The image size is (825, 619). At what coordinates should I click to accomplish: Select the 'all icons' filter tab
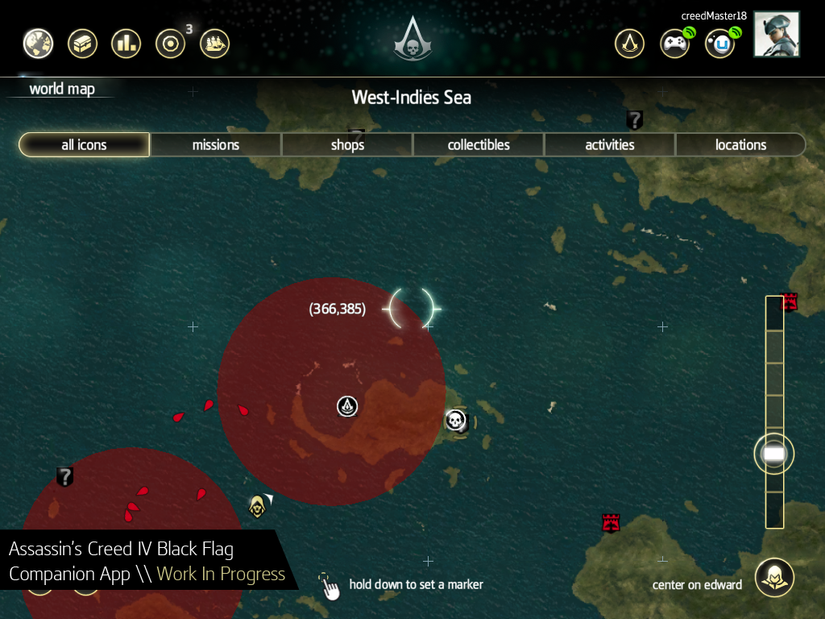84,145
